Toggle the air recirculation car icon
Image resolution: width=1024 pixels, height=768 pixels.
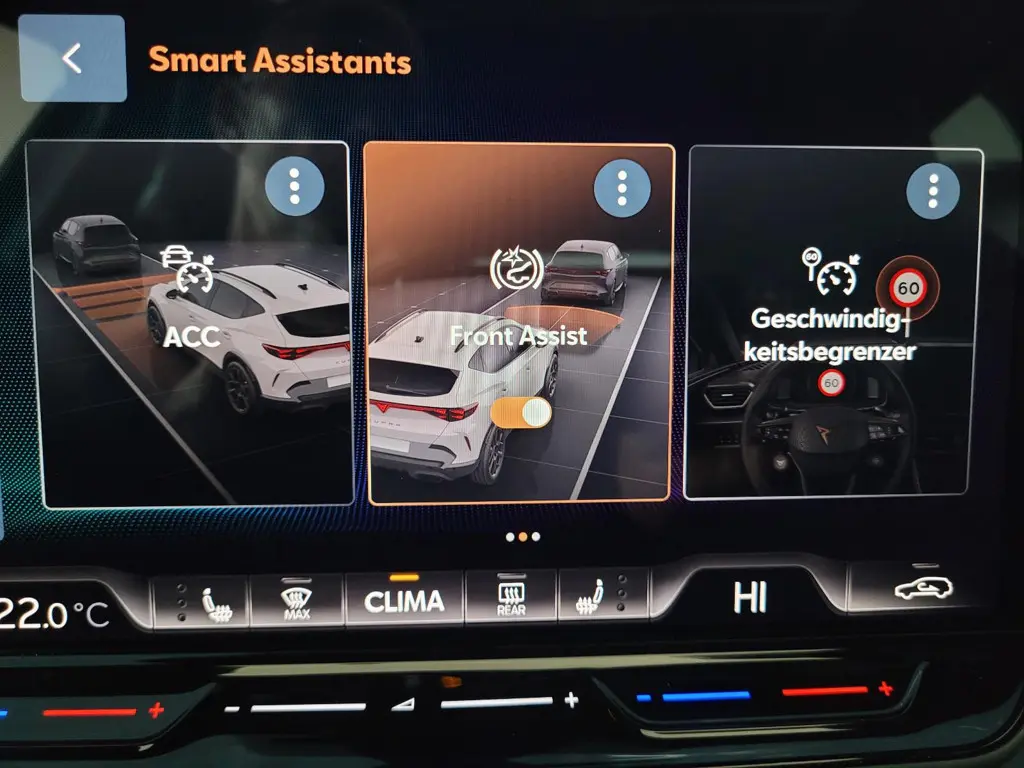tap(923, 589)
